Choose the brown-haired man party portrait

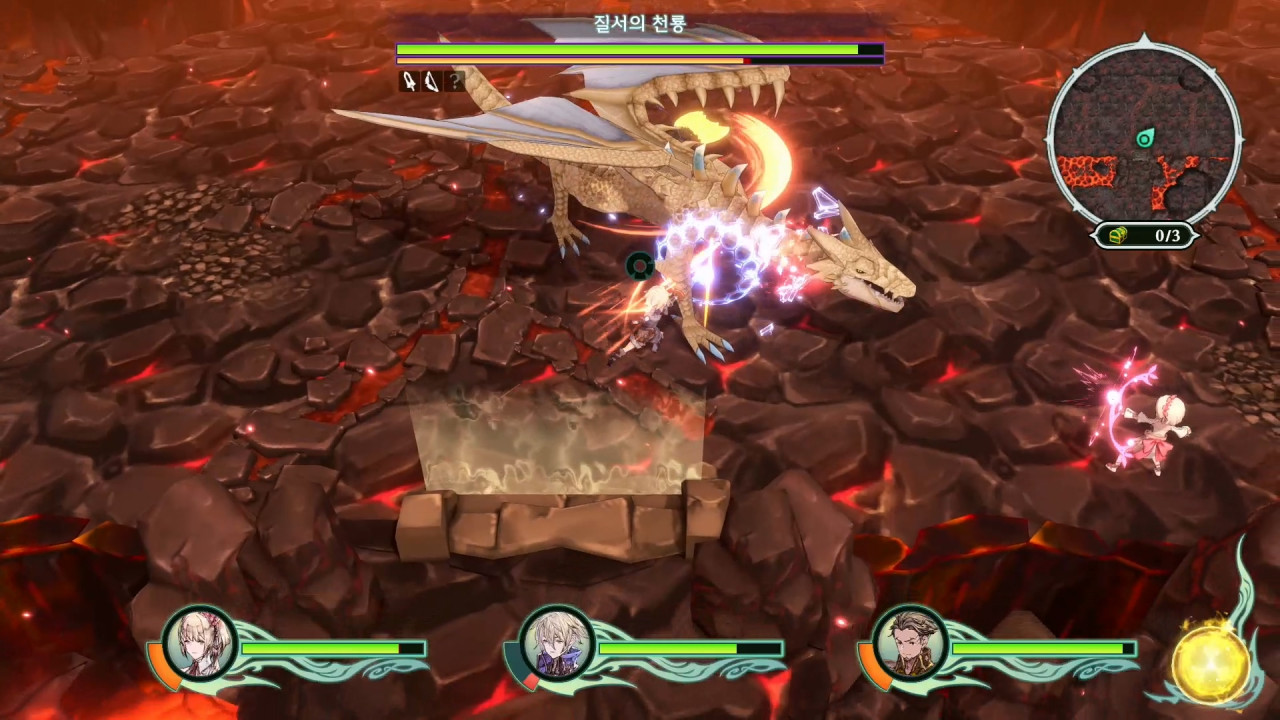909,643
